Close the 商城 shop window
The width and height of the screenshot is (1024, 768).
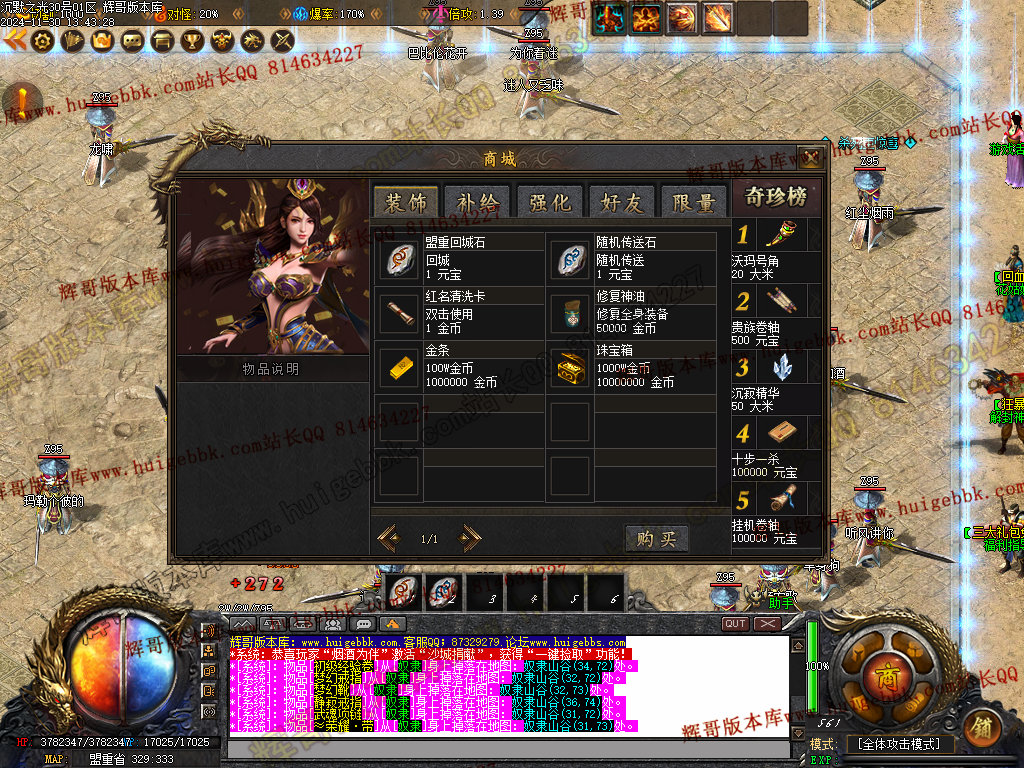tap(811, 158)
